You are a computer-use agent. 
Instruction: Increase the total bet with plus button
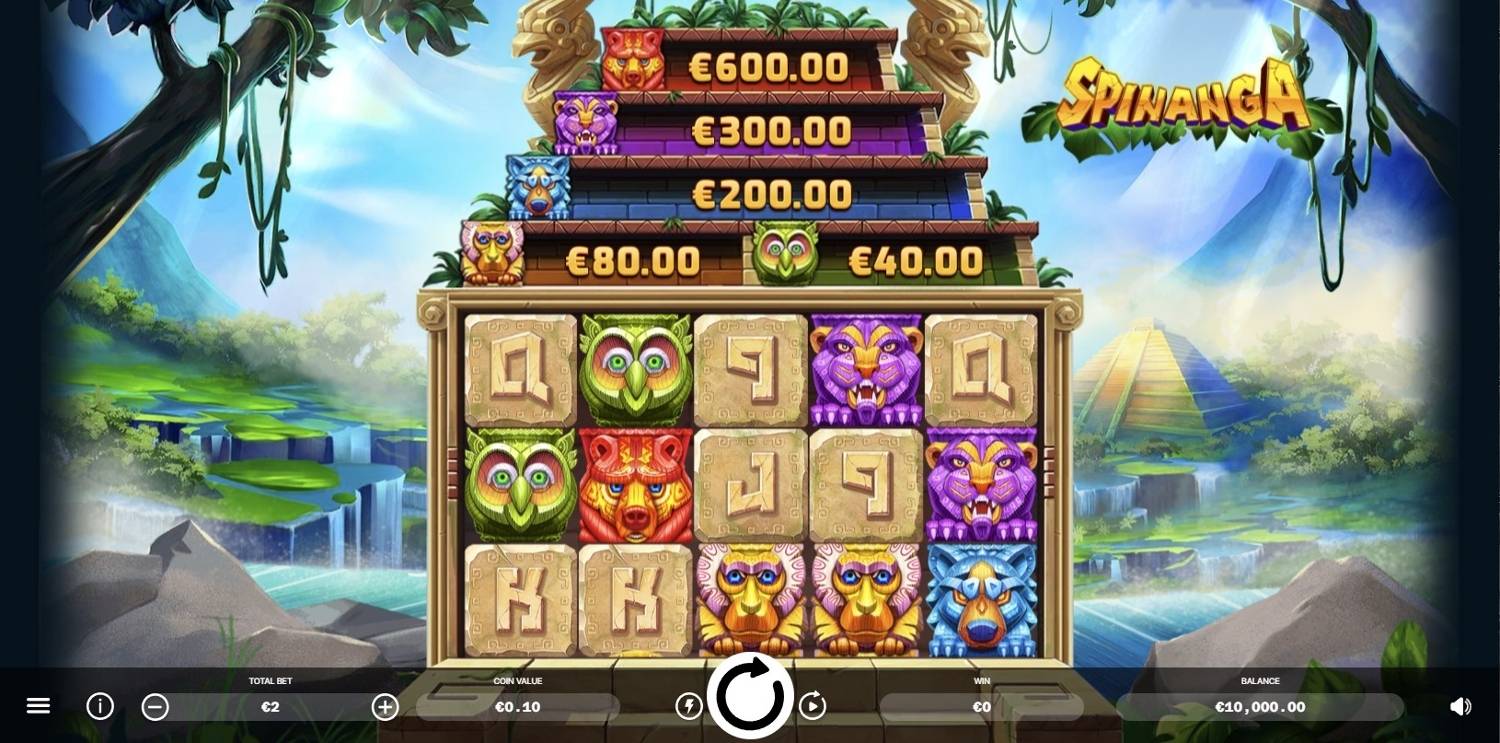[385, 707]
